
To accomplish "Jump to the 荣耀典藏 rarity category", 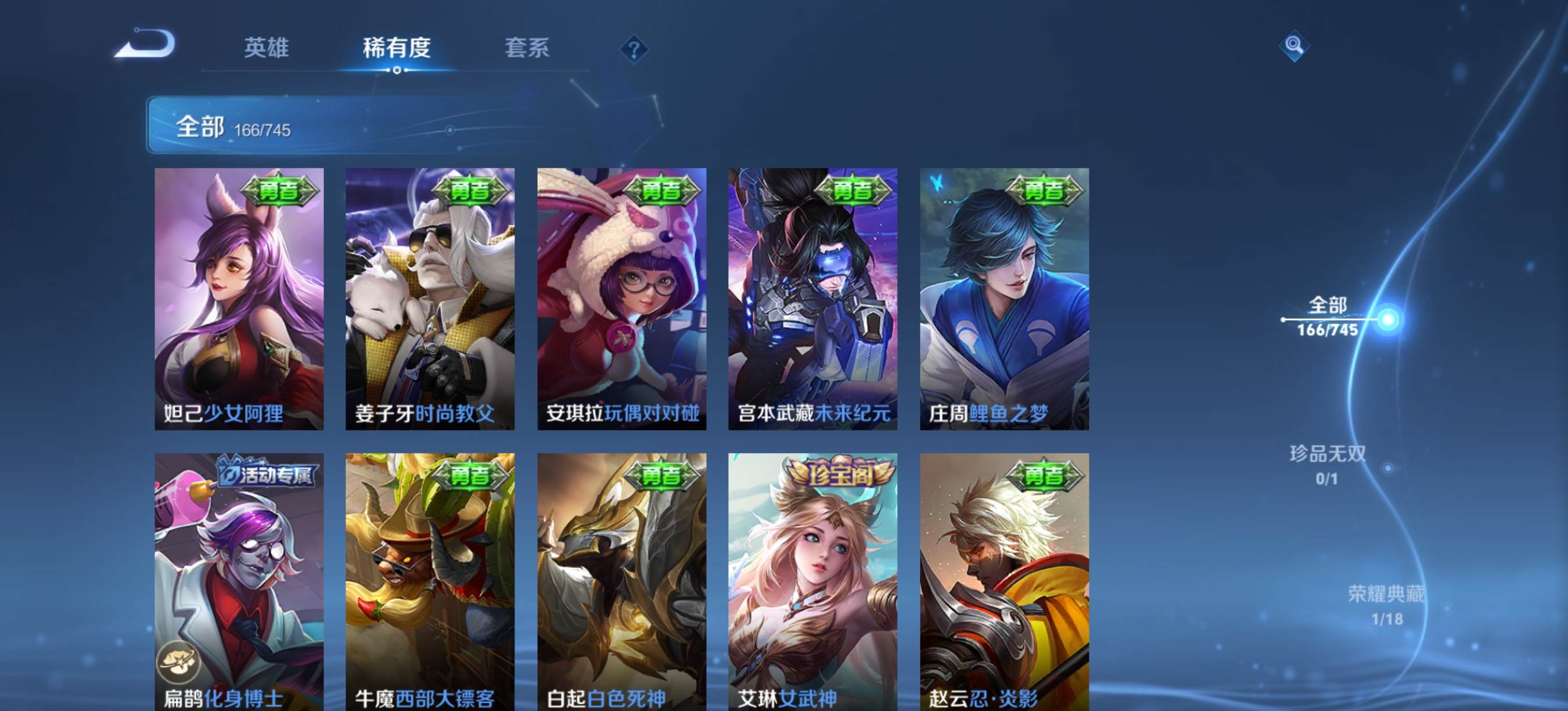I will pyautogui.click(x=1387, y=605).
